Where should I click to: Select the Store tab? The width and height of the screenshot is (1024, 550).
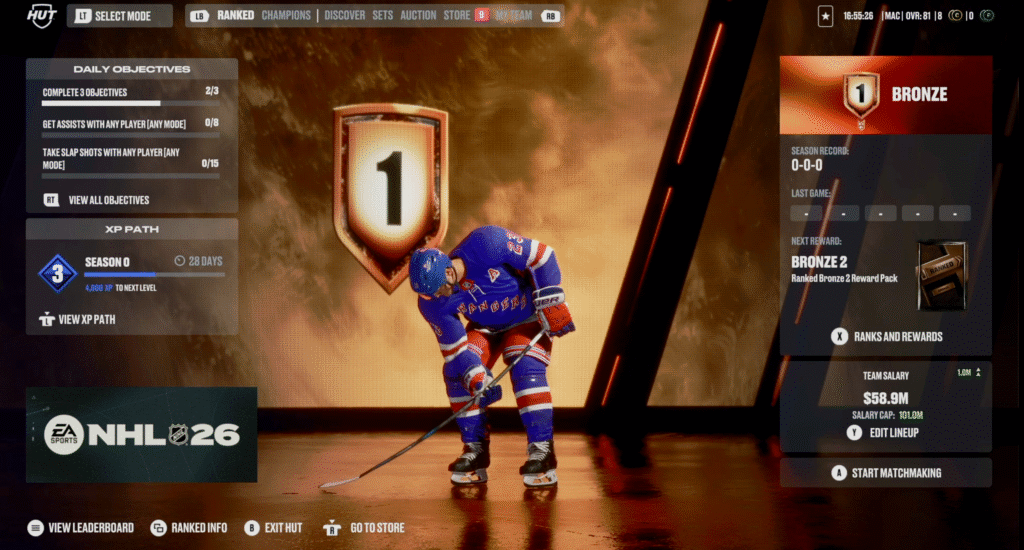pos(457,15)
